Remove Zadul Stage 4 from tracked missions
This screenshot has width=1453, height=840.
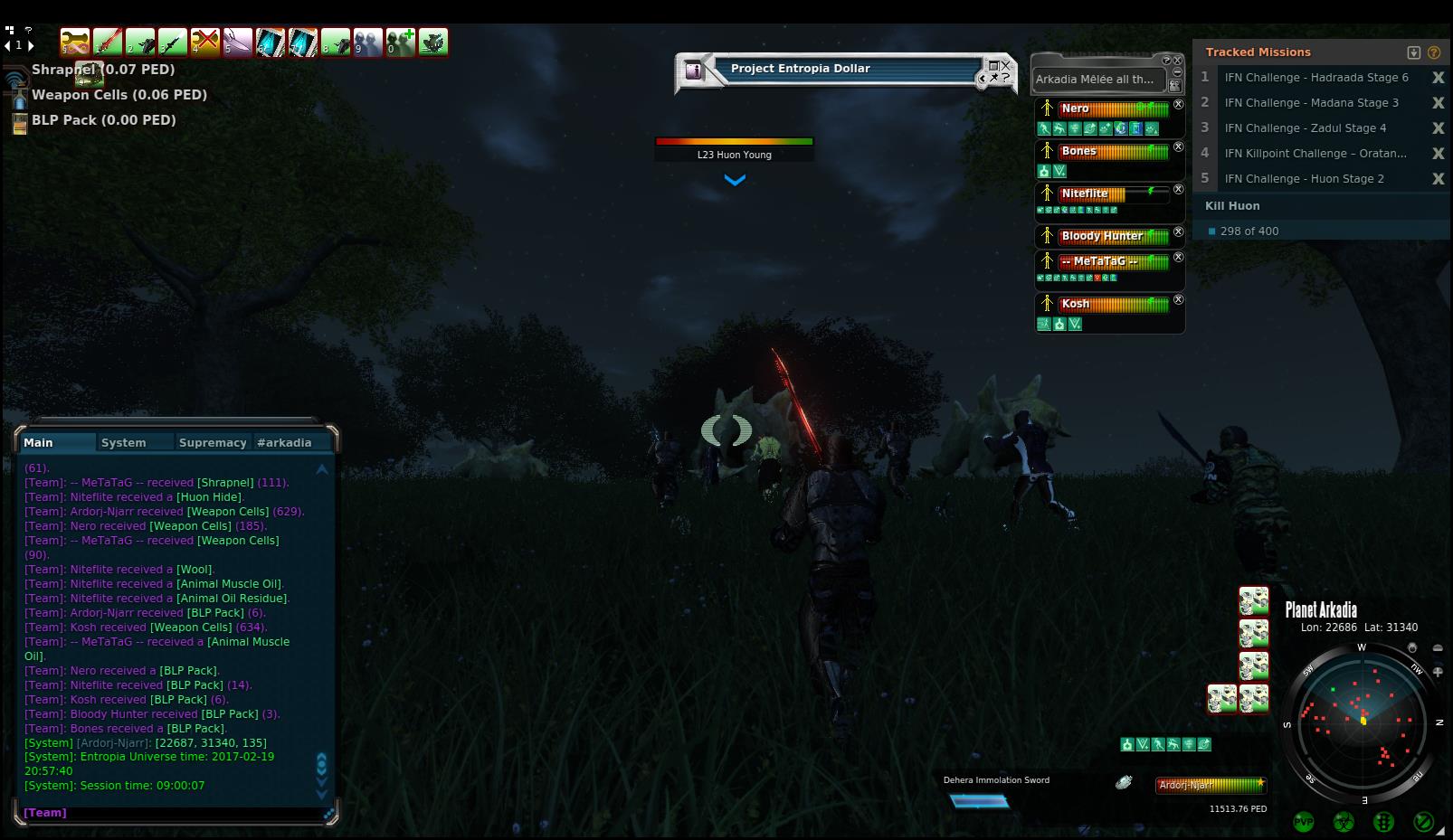[x=1438, y=128]
